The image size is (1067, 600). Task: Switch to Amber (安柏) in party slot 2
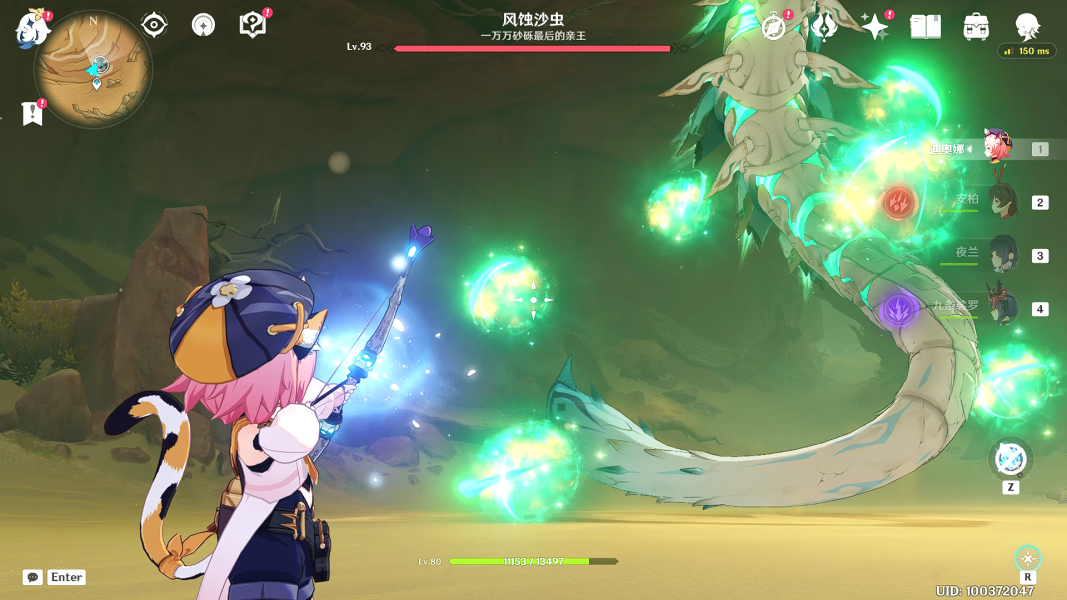pos(1001,202)
